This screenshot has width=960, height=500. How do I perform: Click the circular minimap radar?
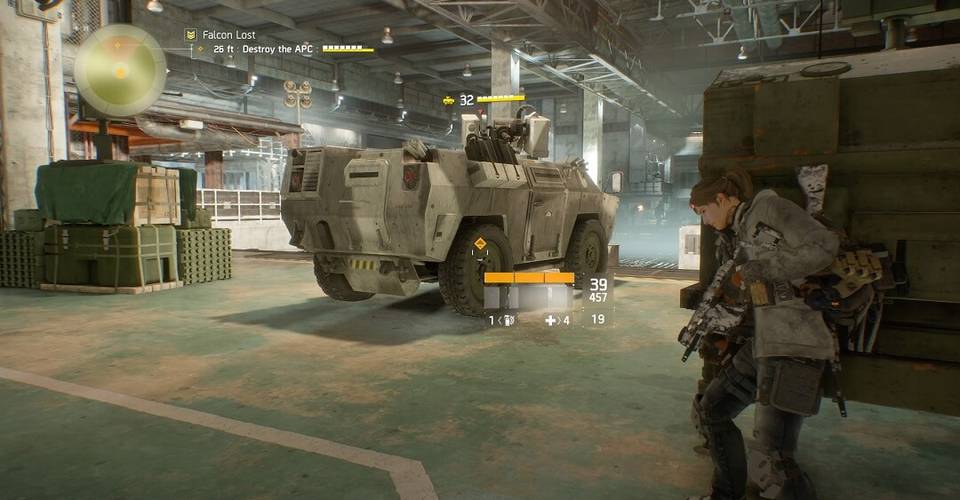pos(120,70)
